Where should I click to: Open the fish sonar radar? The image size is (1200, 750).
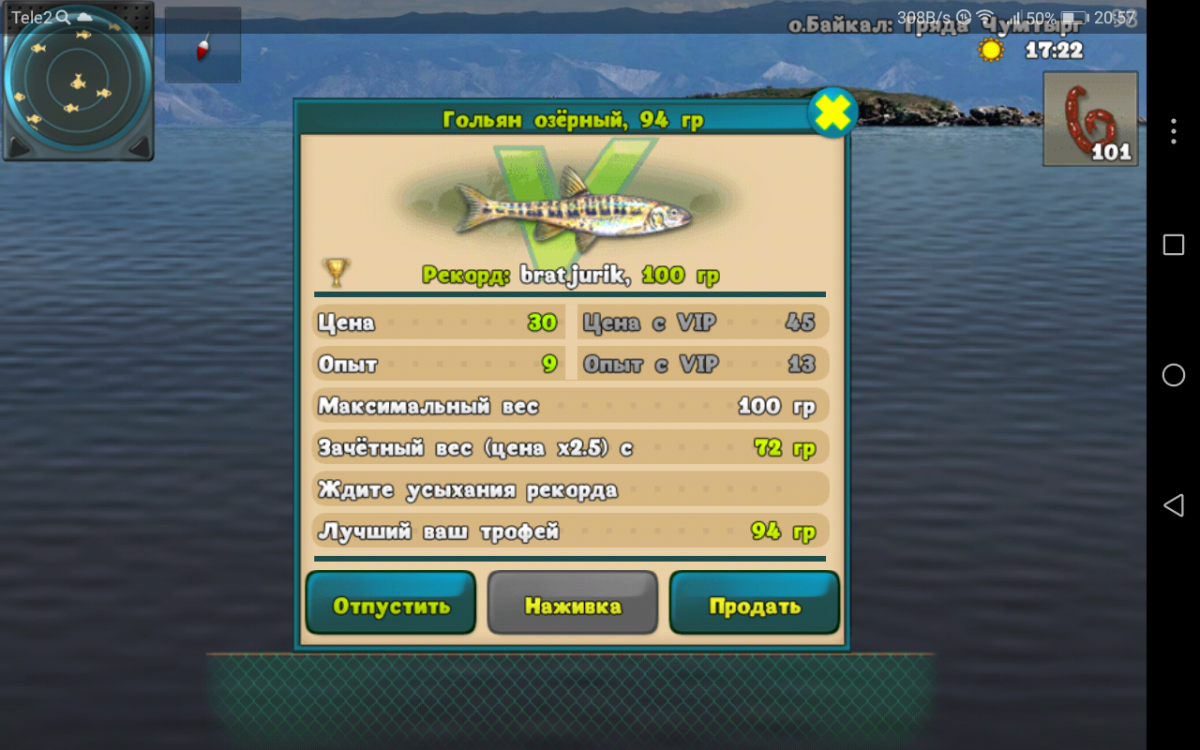tap(77, 82)
